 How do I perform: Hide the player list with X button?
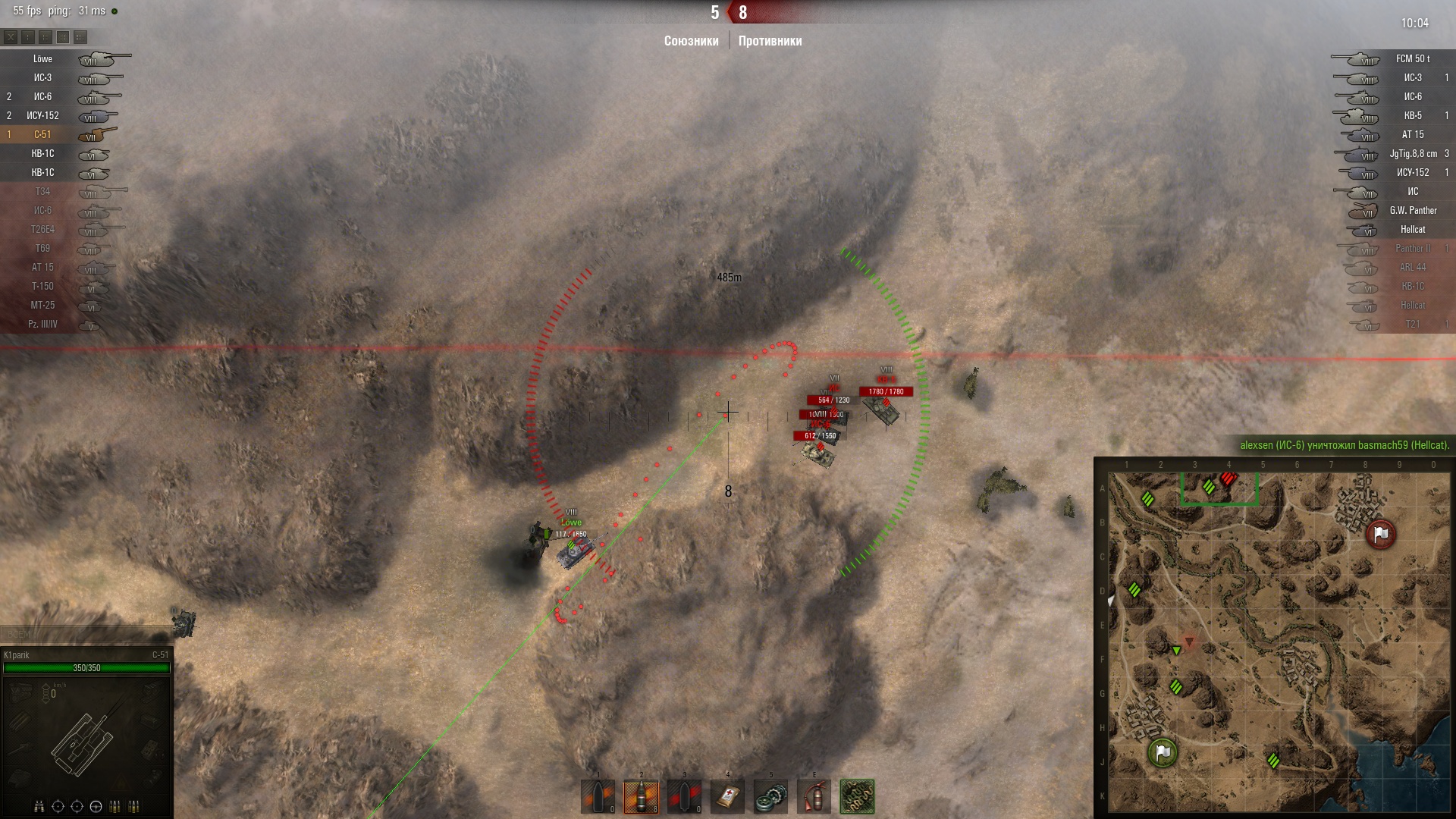(11, 36)
